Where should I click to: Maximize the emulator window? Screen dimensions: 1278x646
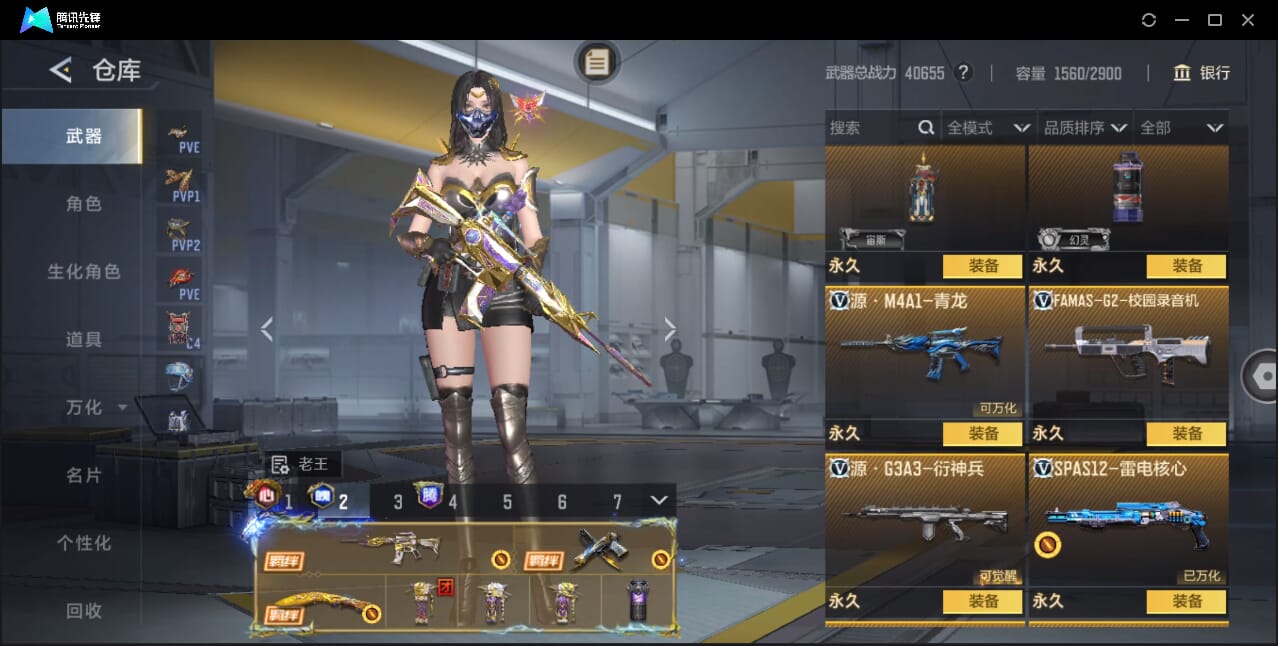click(x=1215, y=20)
